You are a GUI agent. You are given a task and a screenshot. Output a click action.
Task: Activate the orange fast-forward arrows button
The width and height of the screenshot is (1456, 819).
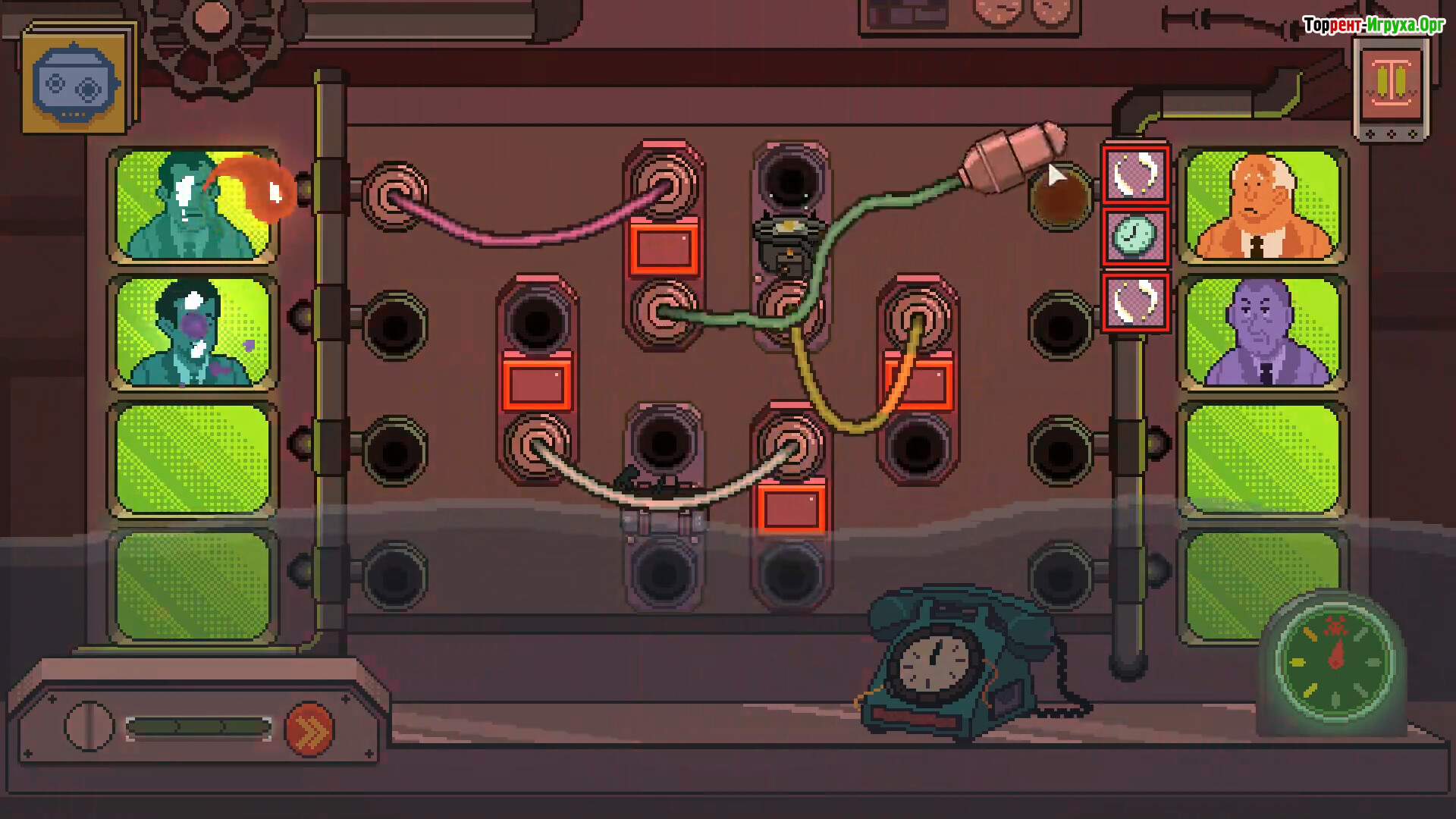pyautogui.click(x=309, y=730)
